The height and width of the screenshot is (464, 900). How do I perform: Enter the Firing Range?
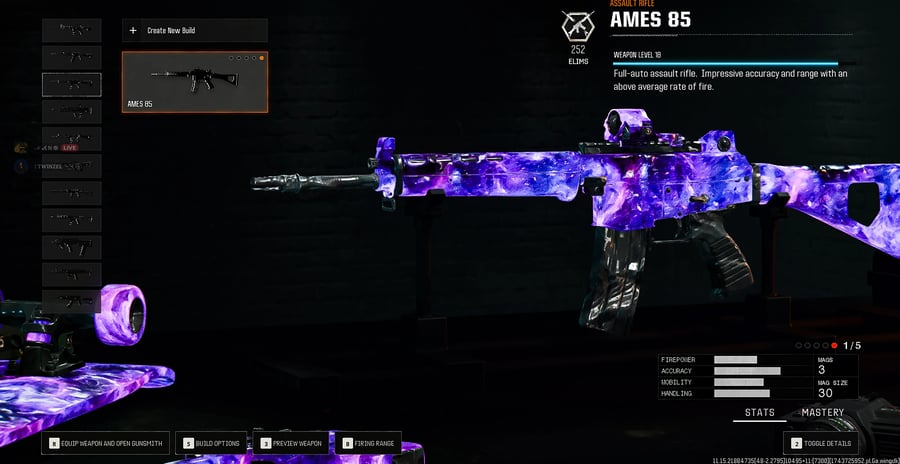coord(369,443)
